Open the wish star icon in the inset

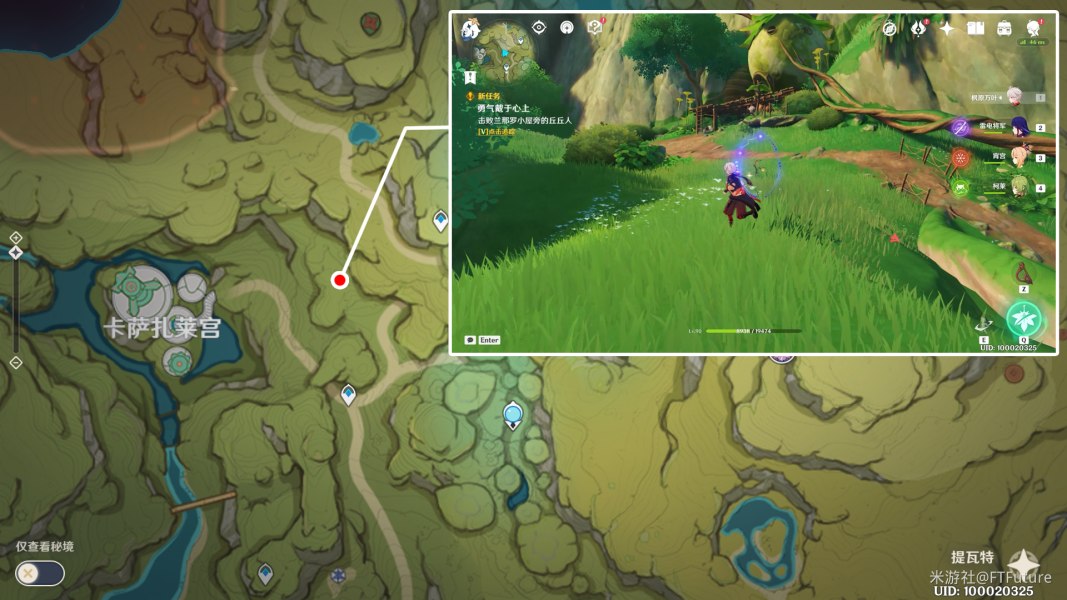pos(946,28)
